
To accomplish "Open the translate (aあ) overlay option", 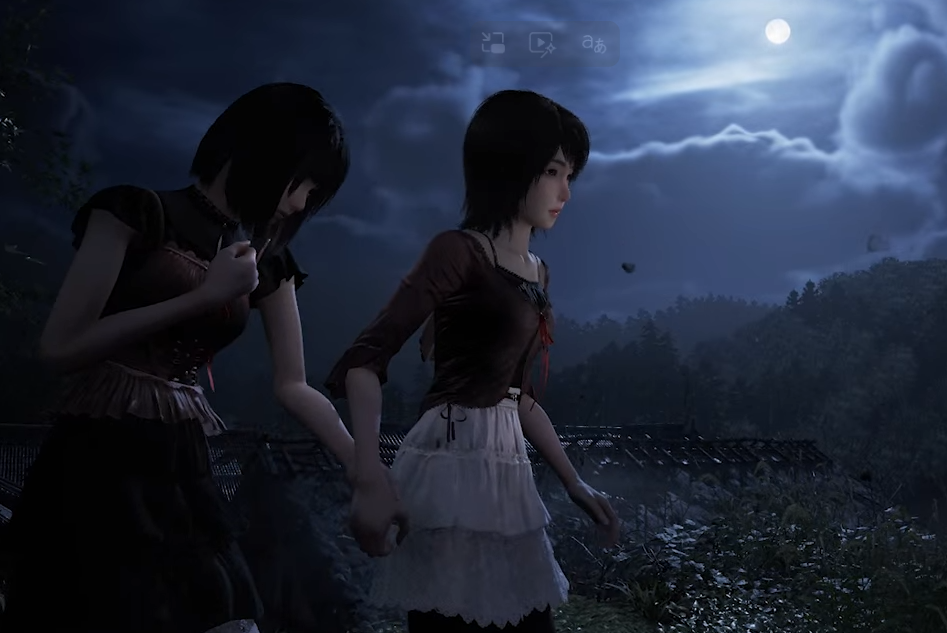I will (x=593, y=43).
